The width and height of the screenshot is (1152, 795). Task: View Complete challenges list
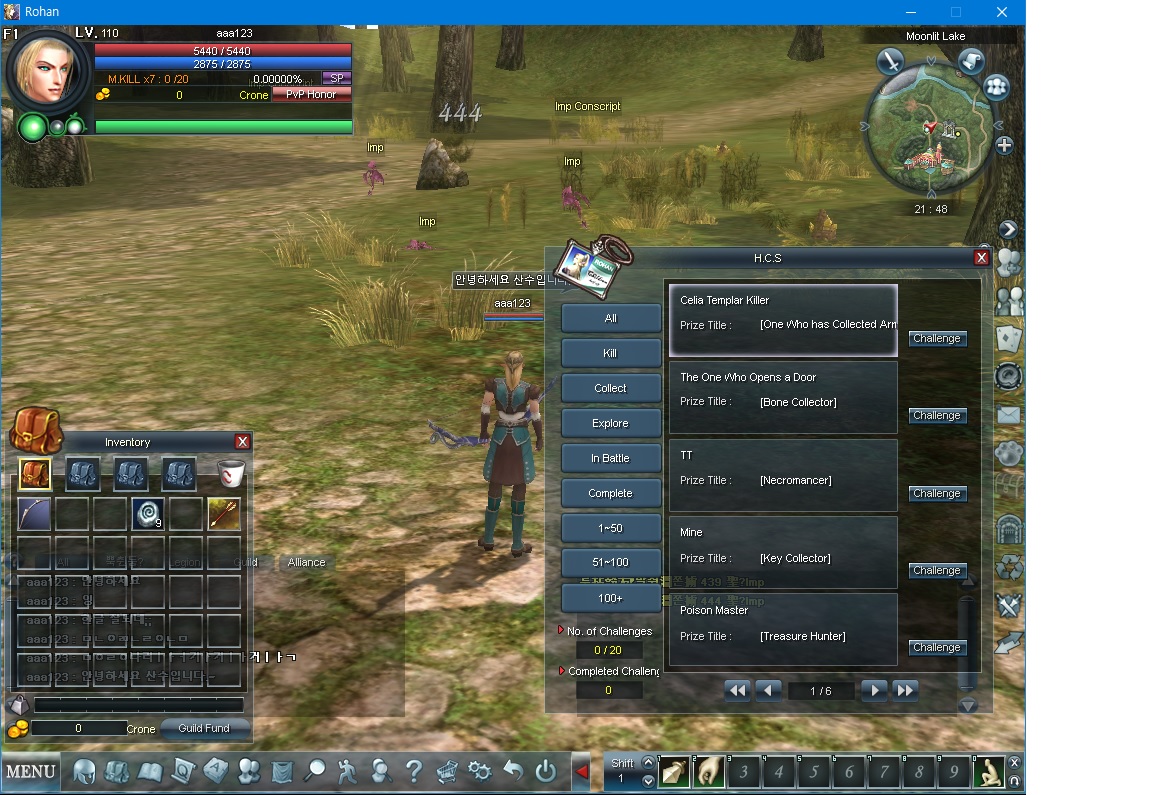click(x=610, y=493)
